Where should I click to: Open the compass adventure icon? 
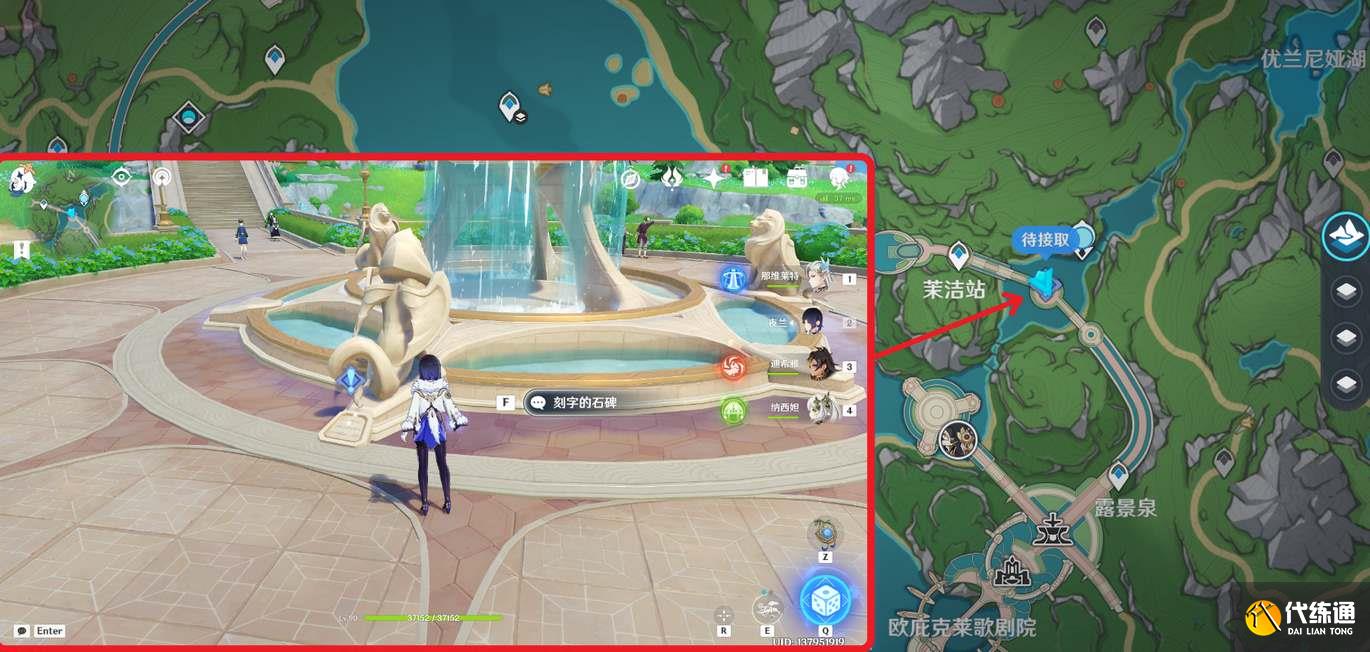[x=630, y=179]
